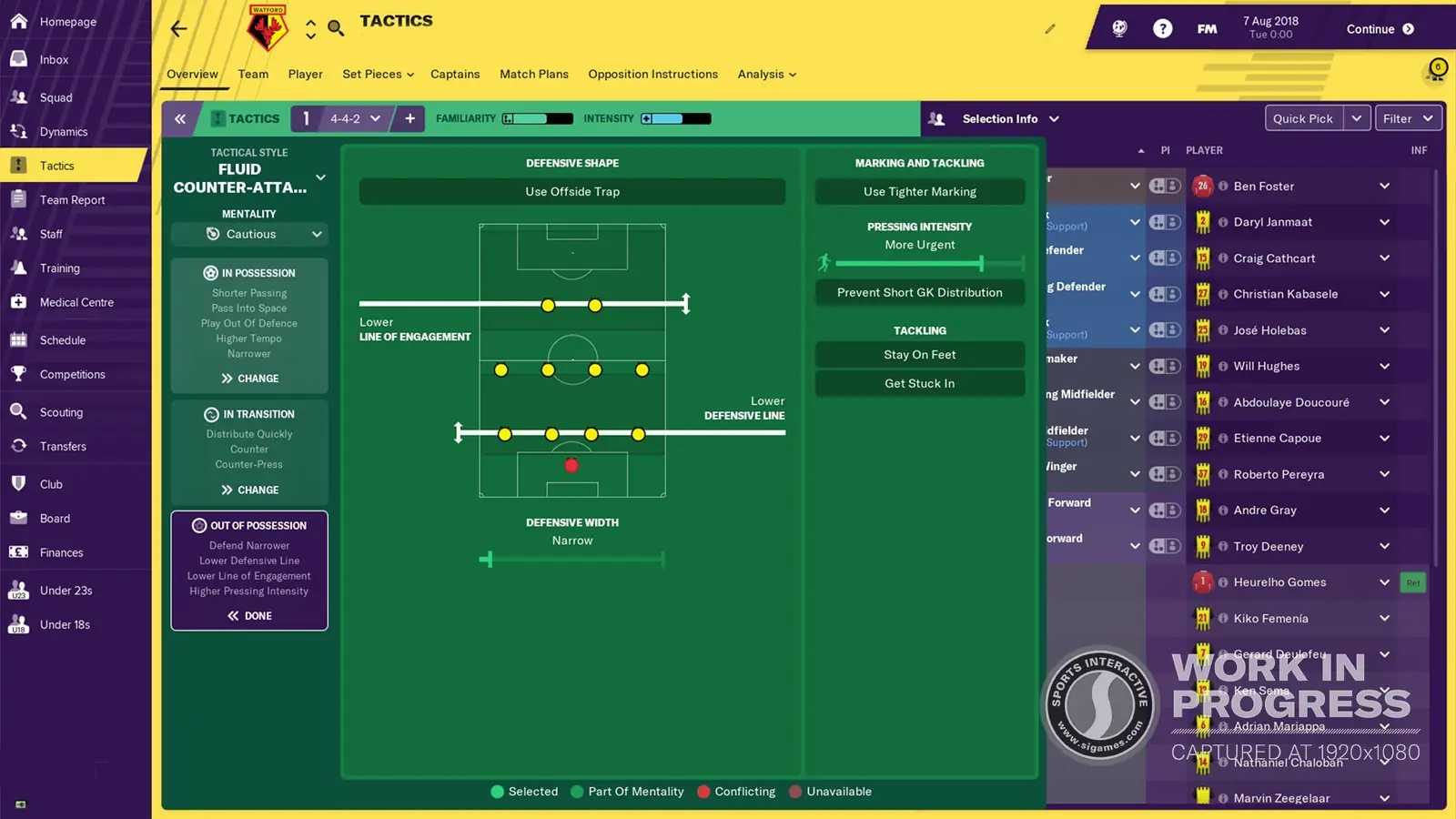The height and width of the screenshot is (819, 1456).
Task: Click the search magnifier near Tactics title
Action: 336,28
